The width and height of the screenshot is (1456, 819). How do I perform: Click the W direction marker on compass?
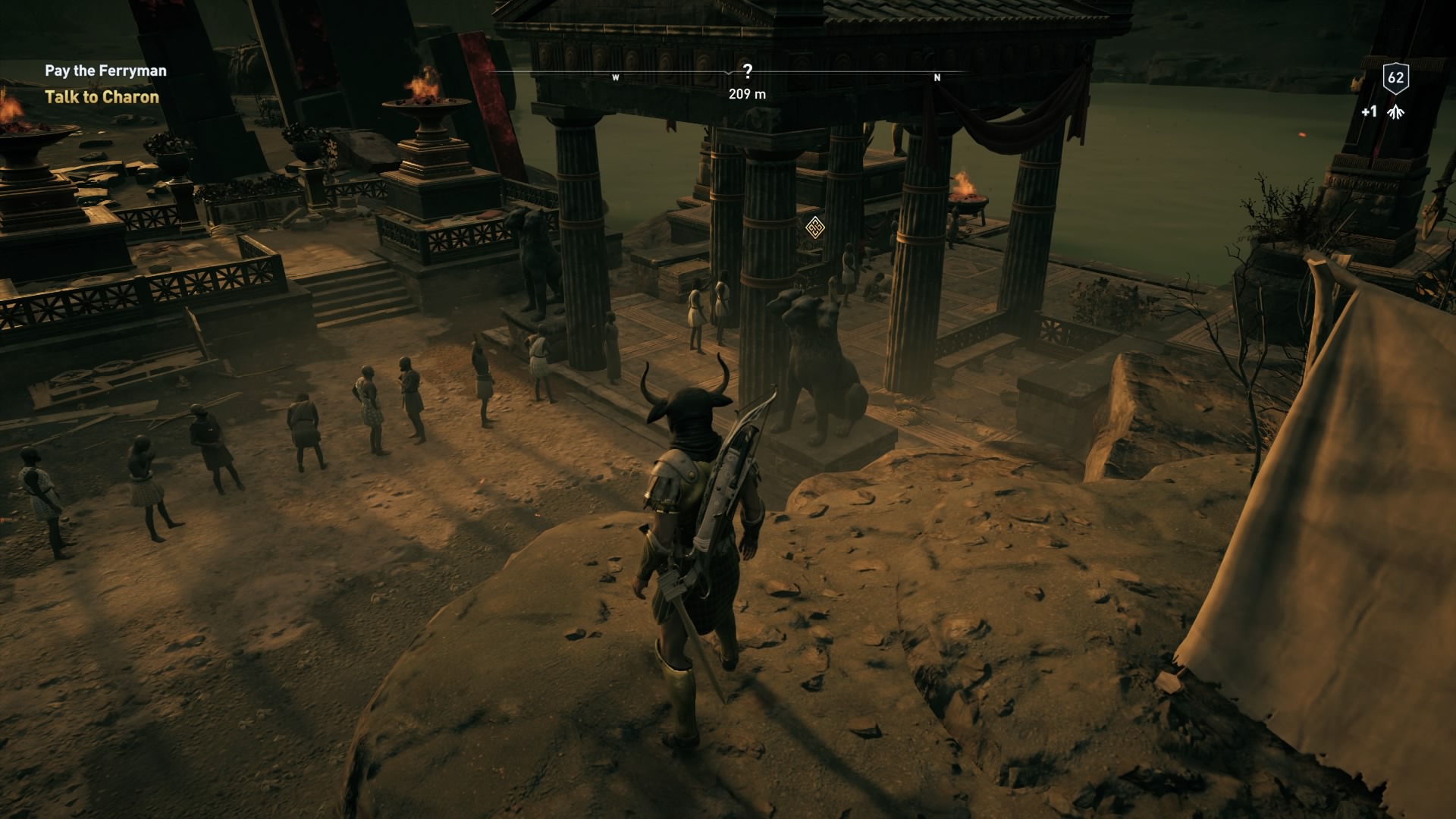tap(617, 77)
